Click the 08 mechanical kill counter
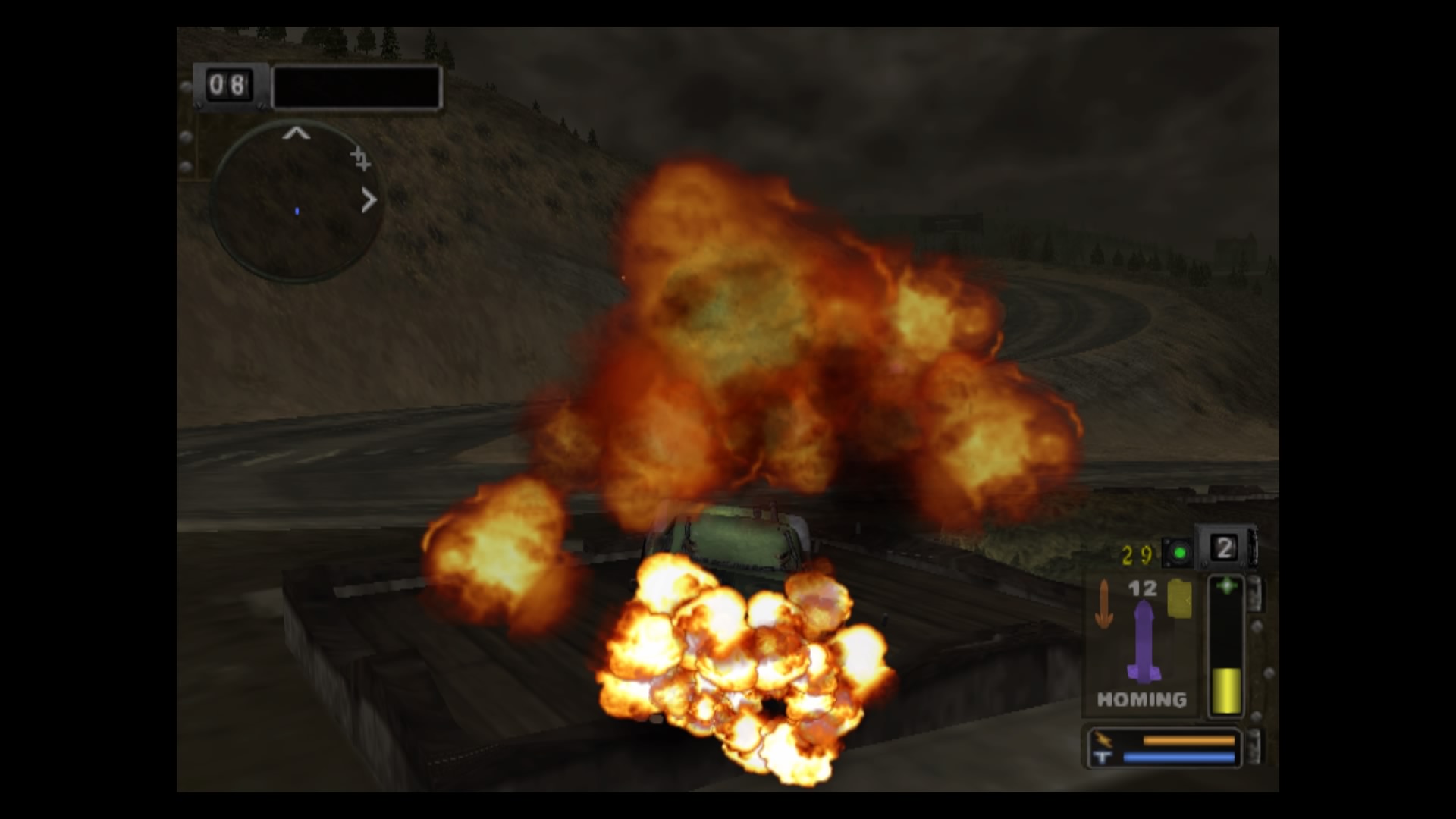 (229, 86)
